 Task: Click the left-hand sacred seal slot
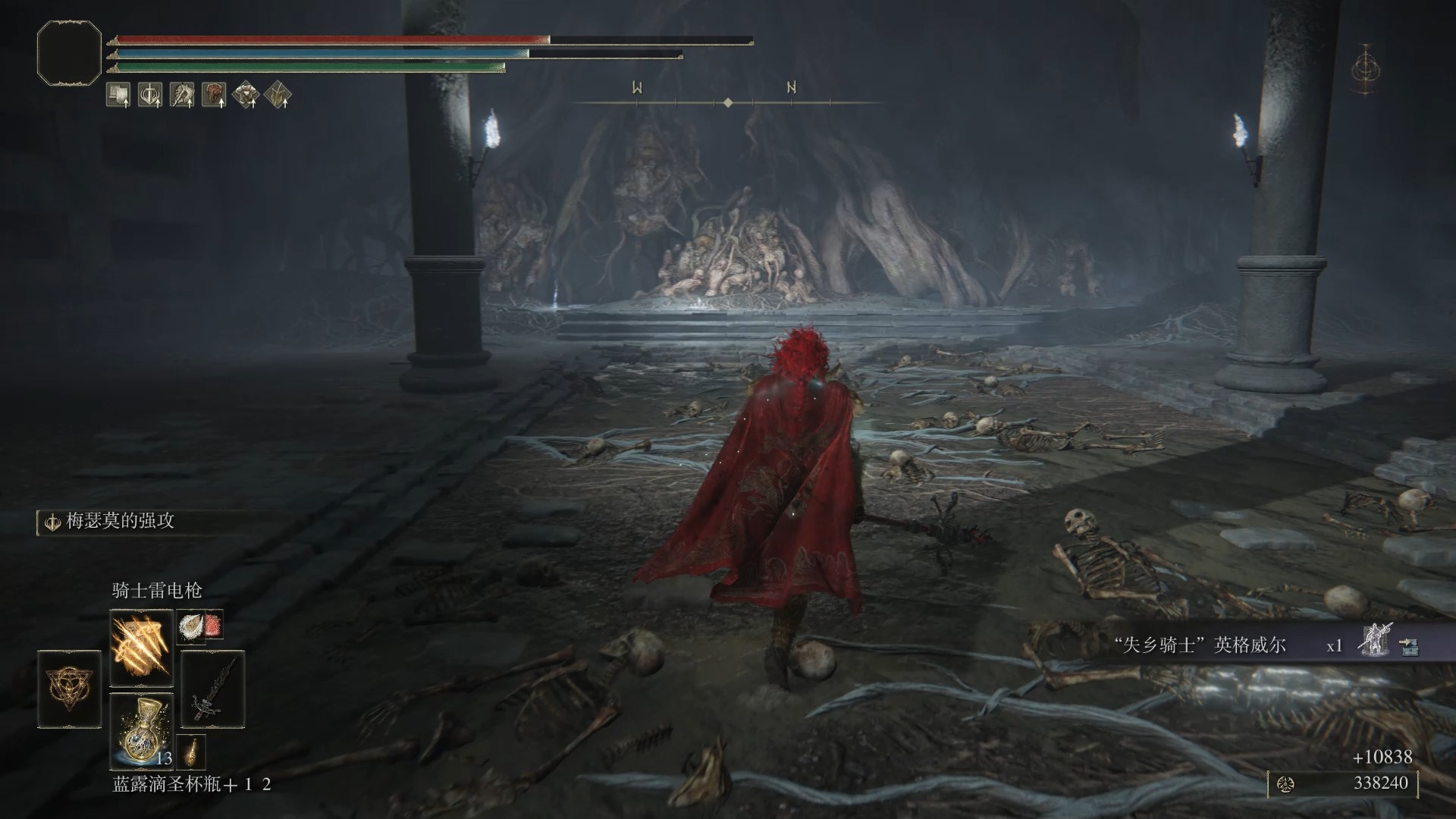tap(69, 689)
